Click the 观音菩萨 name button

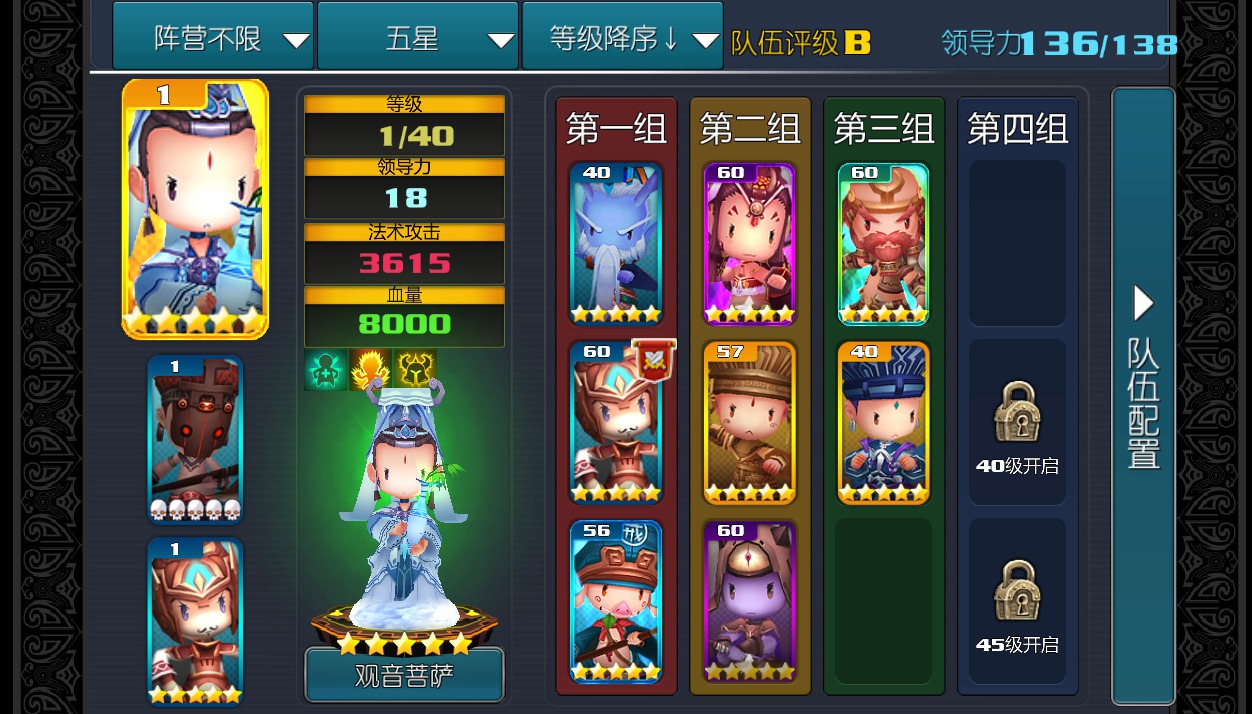(x=404, y=676)
